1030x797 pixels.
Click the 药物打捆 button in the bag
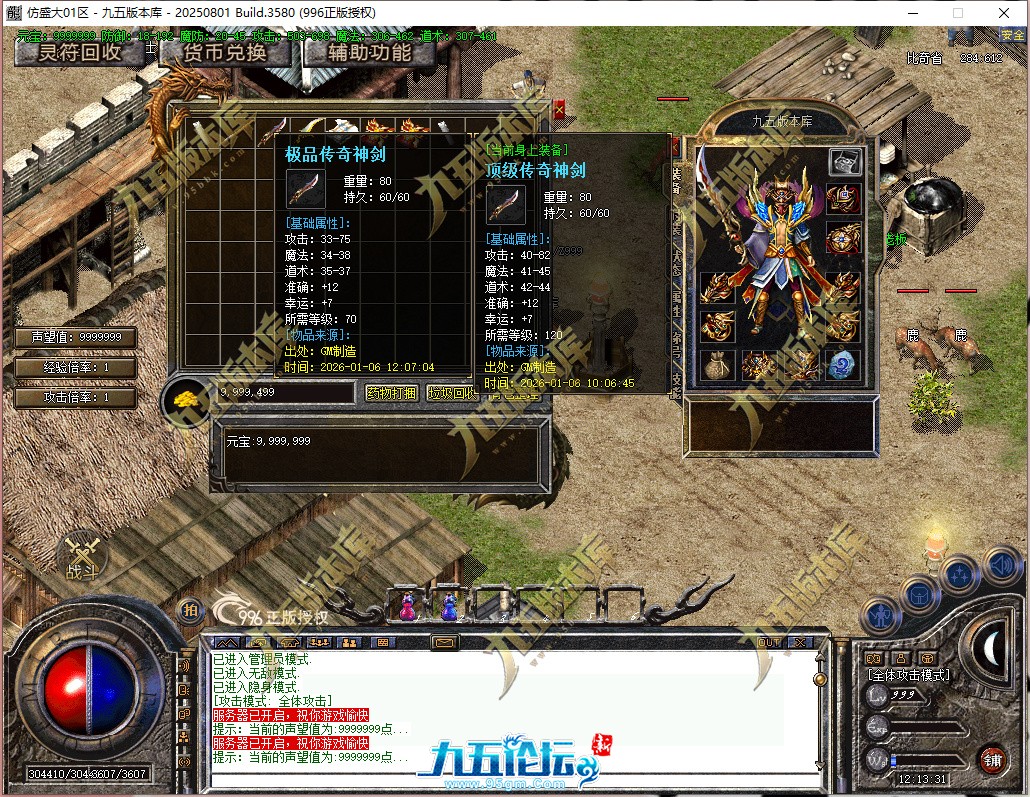pos(391,393)
